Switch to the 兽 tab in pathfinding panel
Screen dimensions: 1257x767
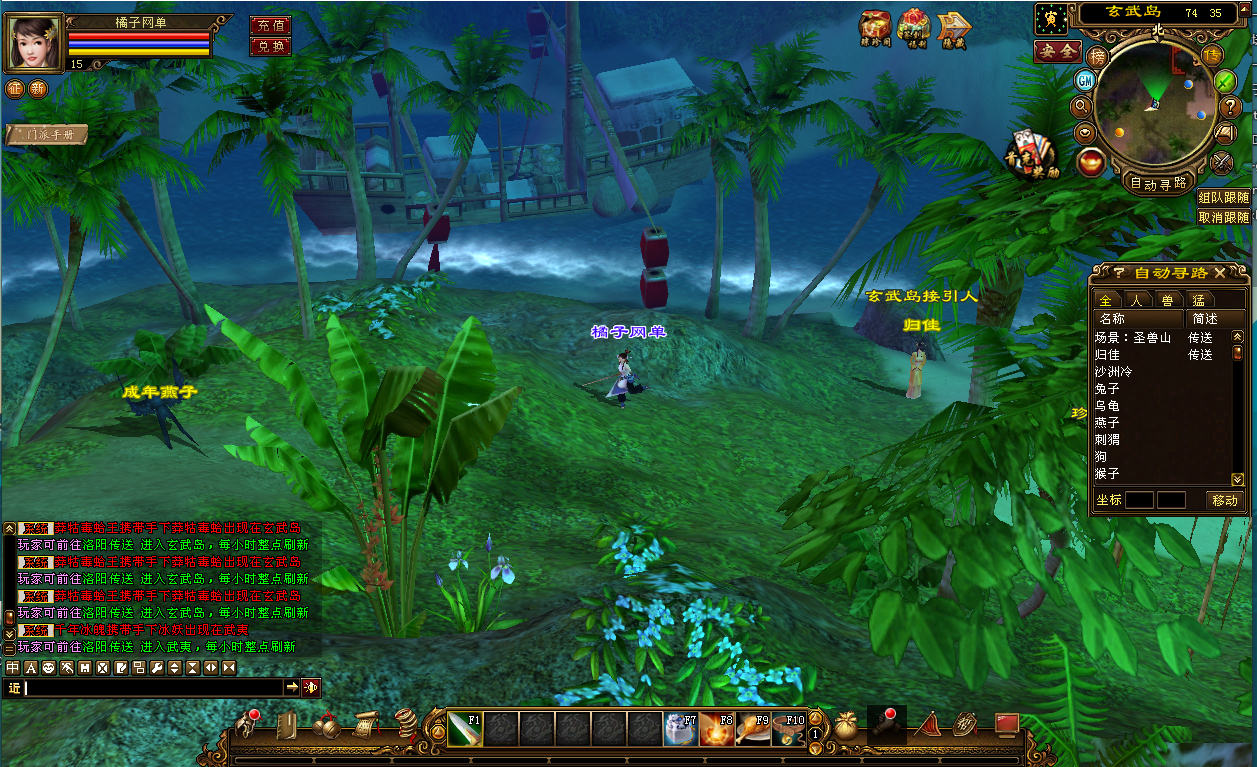tap(1167, 300)
